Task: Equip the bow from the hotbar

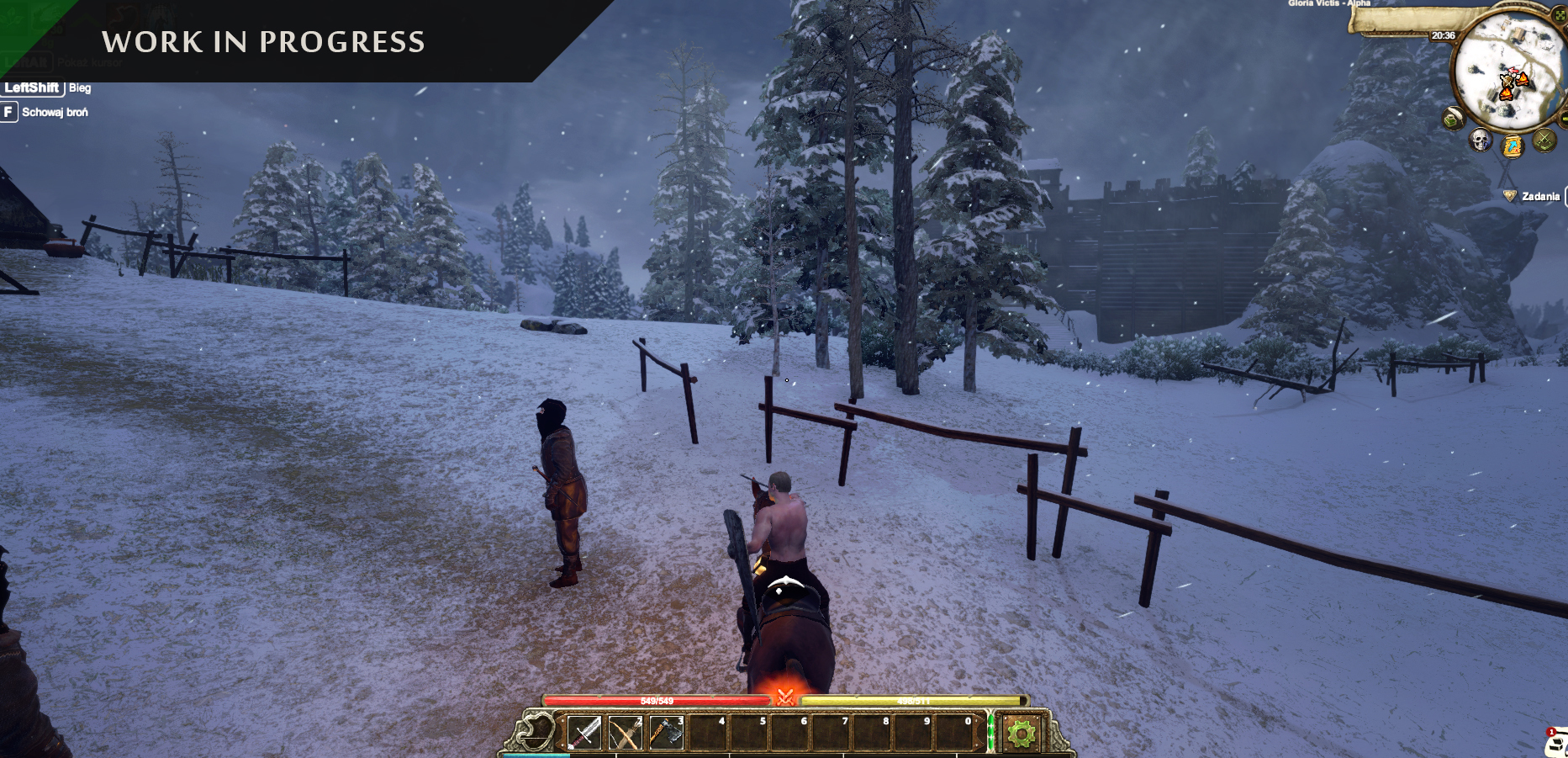Action: click(626, 733)
